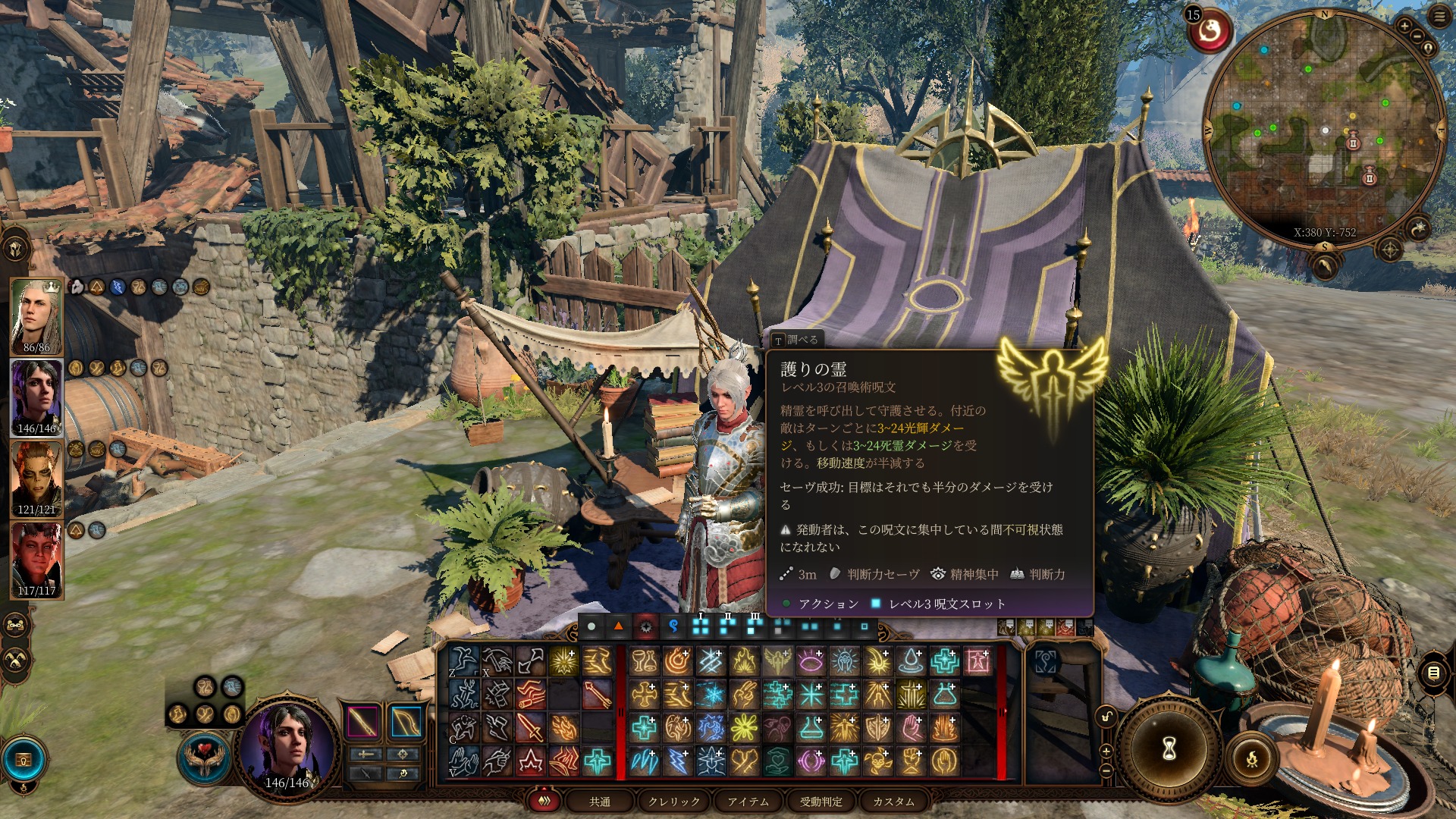Switch to the カスタム hotbar tab

(893, 802)
